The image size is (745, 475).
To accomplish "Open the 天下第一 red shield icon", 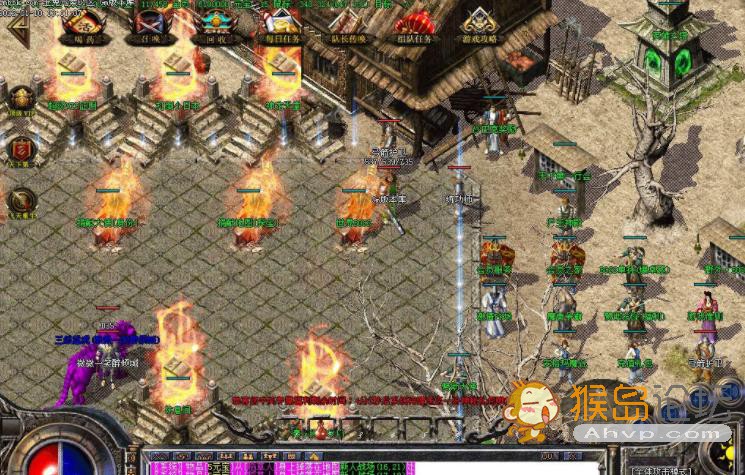I will tap(20, 150).
